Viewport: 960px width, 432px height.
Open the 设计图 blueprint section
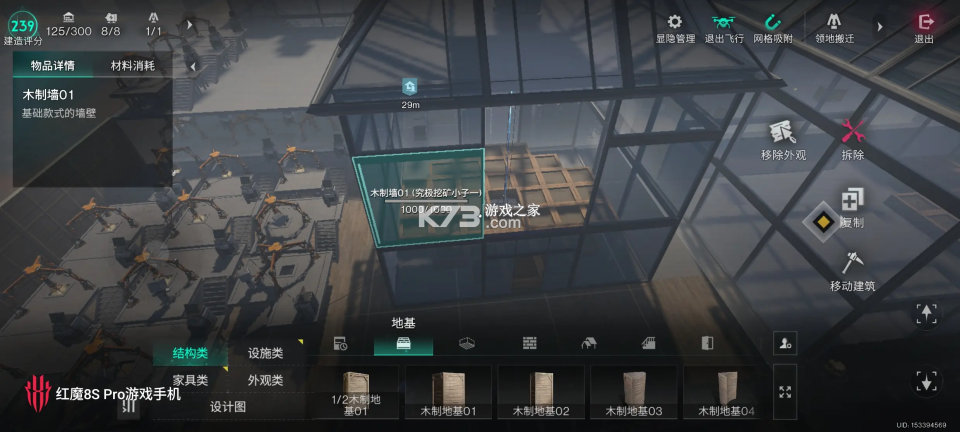(x=228, y=407)
